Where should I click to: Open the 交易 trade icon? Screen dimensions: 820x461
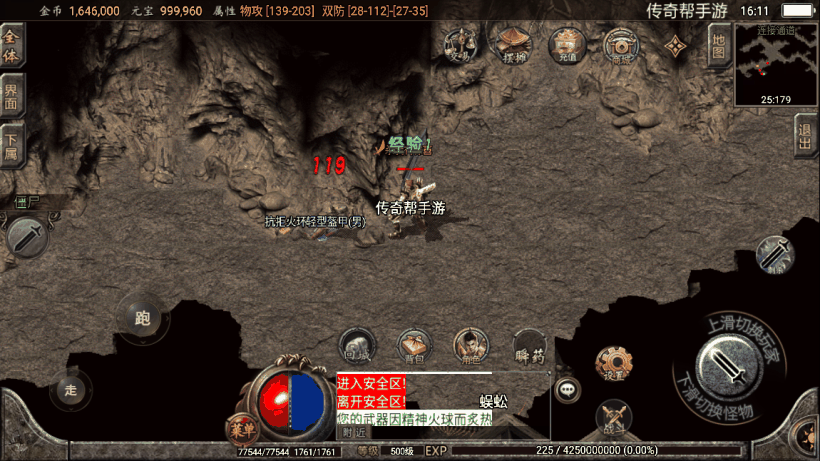pos(460,44)
